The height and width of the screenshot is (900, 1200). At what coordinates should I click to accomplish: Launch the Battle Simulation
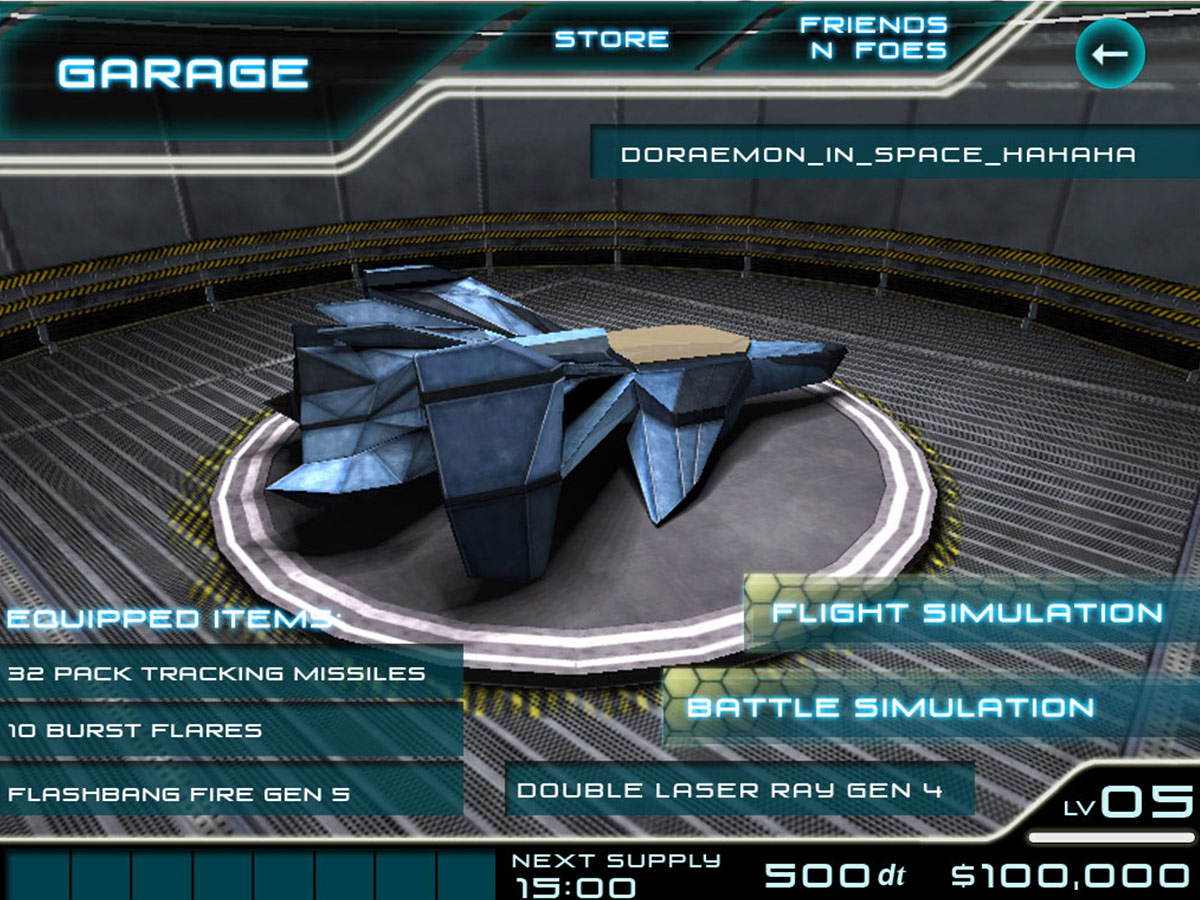pos(890,708)
